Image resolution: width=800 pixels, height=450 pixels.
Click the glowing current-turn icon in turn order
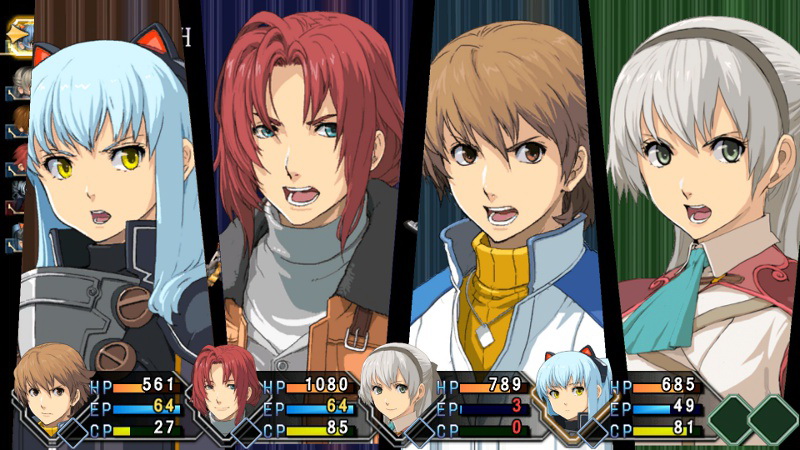pyautogui.click(x=20, y=38)
